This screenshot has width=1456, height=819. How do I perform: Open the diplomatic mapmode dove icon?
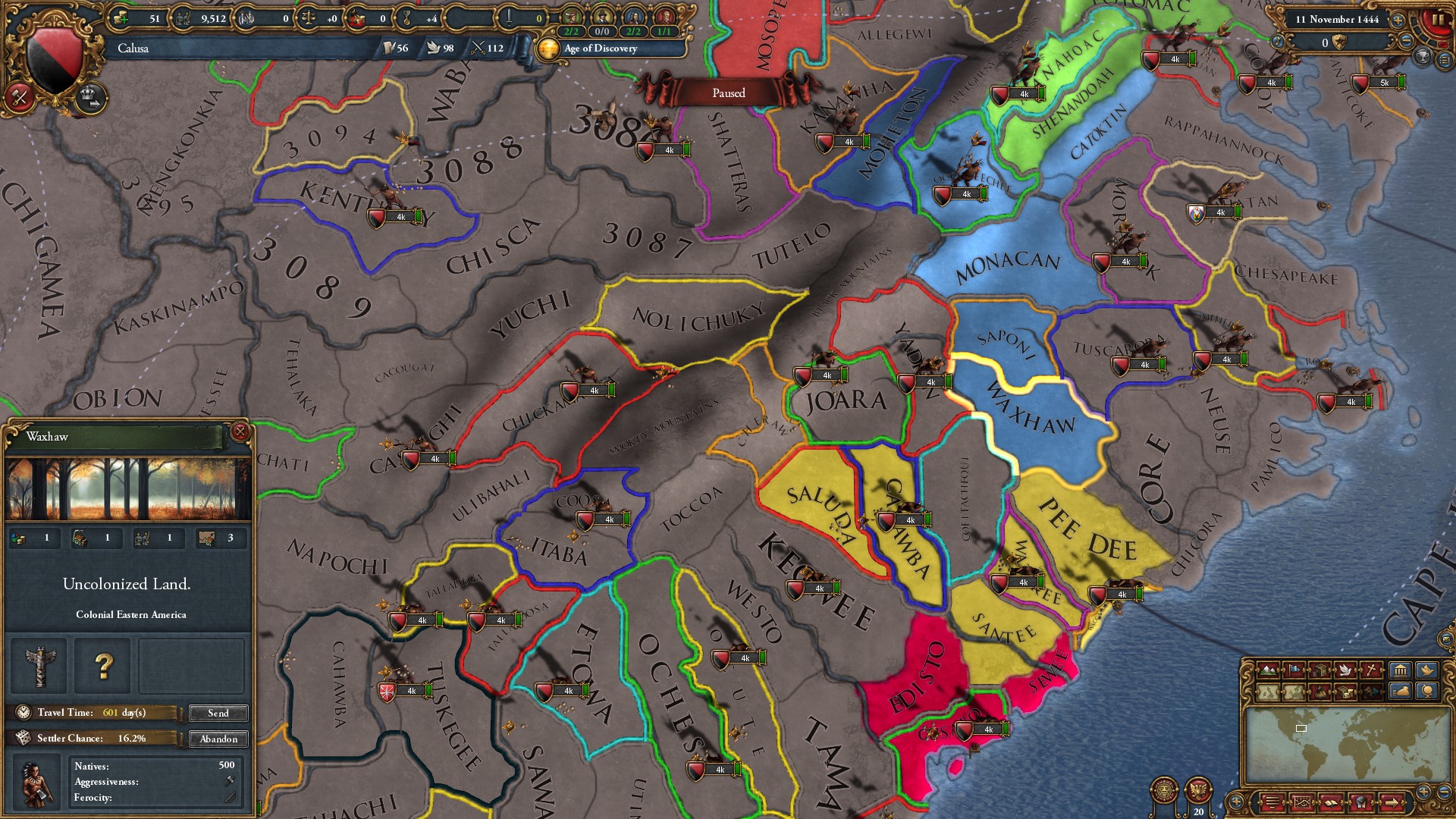tap(1345, 670)
